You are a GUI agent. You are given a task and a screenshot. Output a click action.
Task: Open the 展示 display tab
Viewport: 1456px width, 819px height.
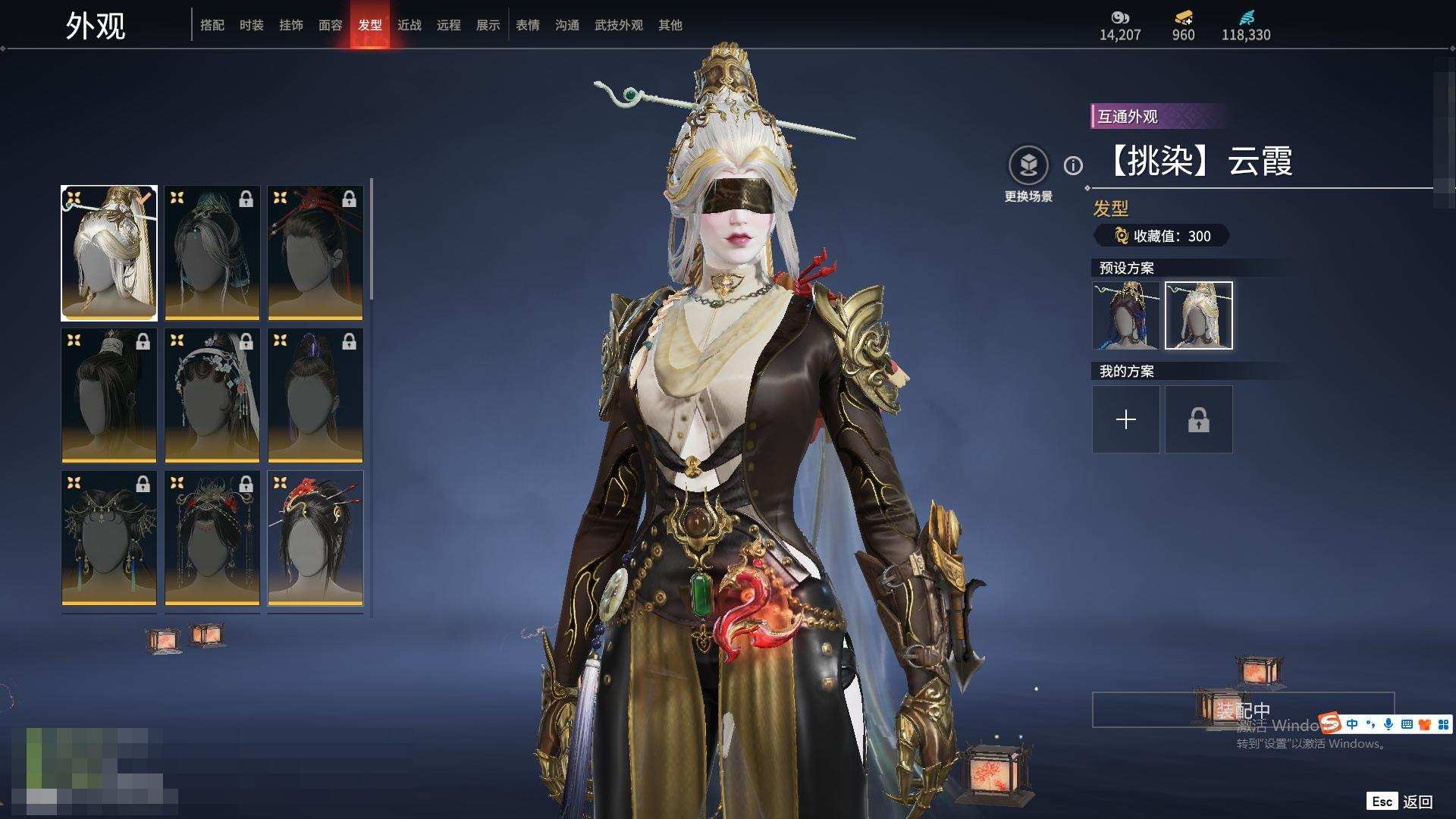pyautogui.click(x=488, y=25)
